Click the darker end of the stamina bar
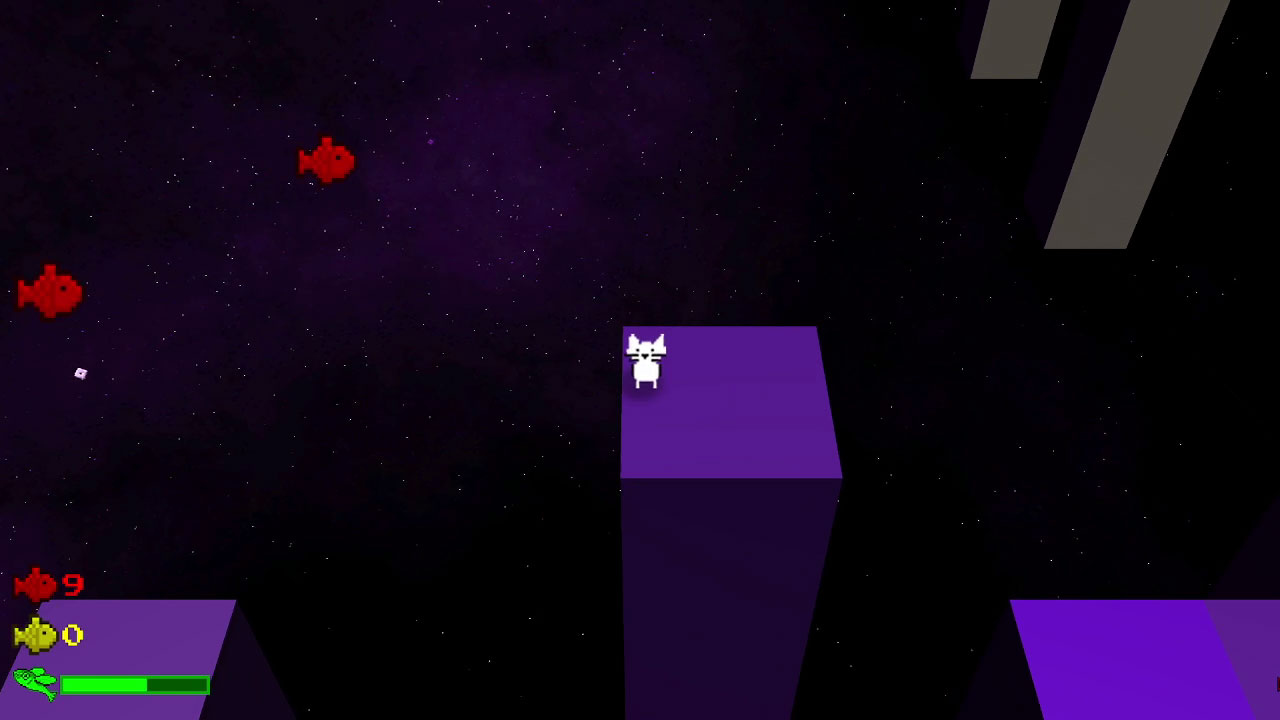The image size is (1280, 720). [180, 685]
